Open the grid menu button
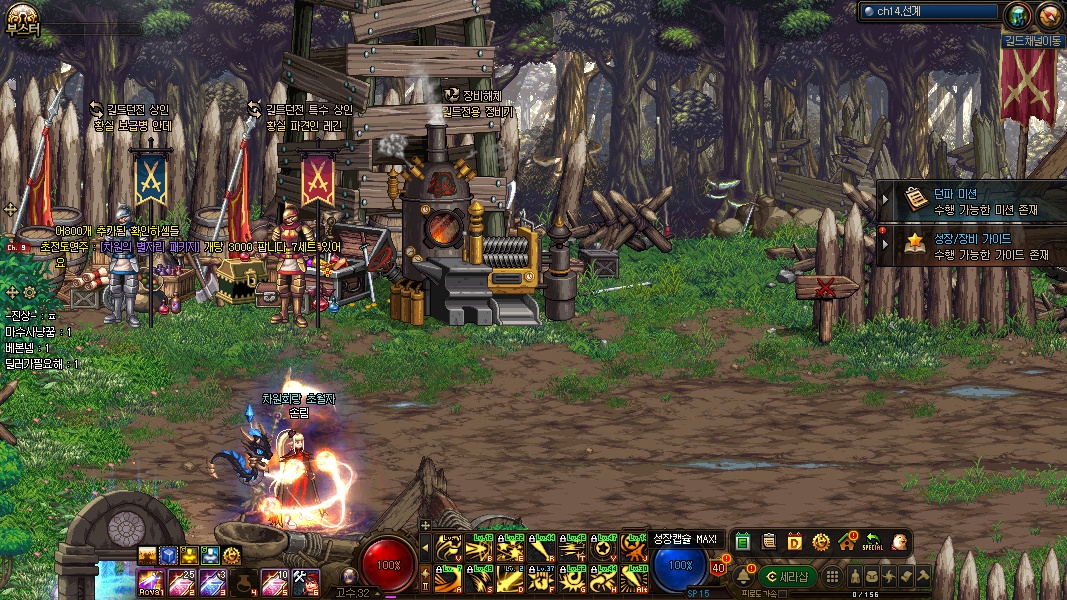This screenshot has height=600, width=1067. tap(831, 576)
